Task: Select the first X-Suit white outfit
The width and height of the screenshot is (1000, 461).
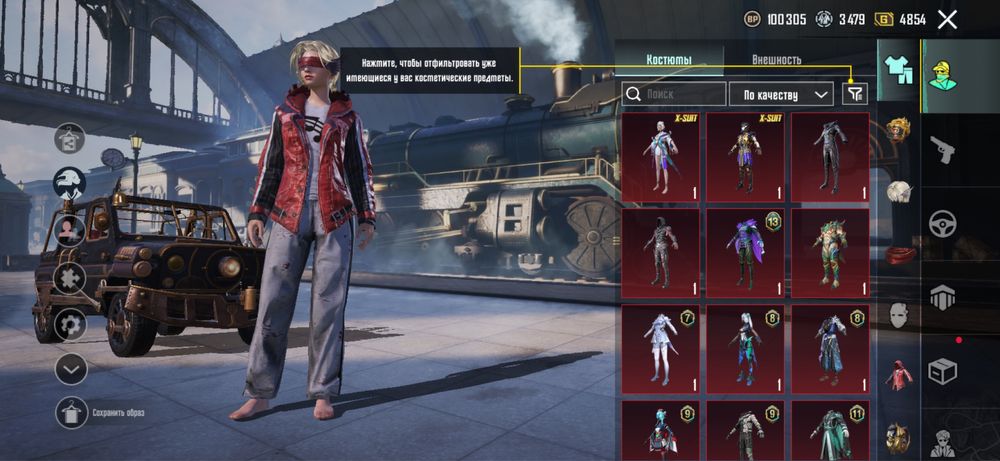Action: (x=661, y=156)
